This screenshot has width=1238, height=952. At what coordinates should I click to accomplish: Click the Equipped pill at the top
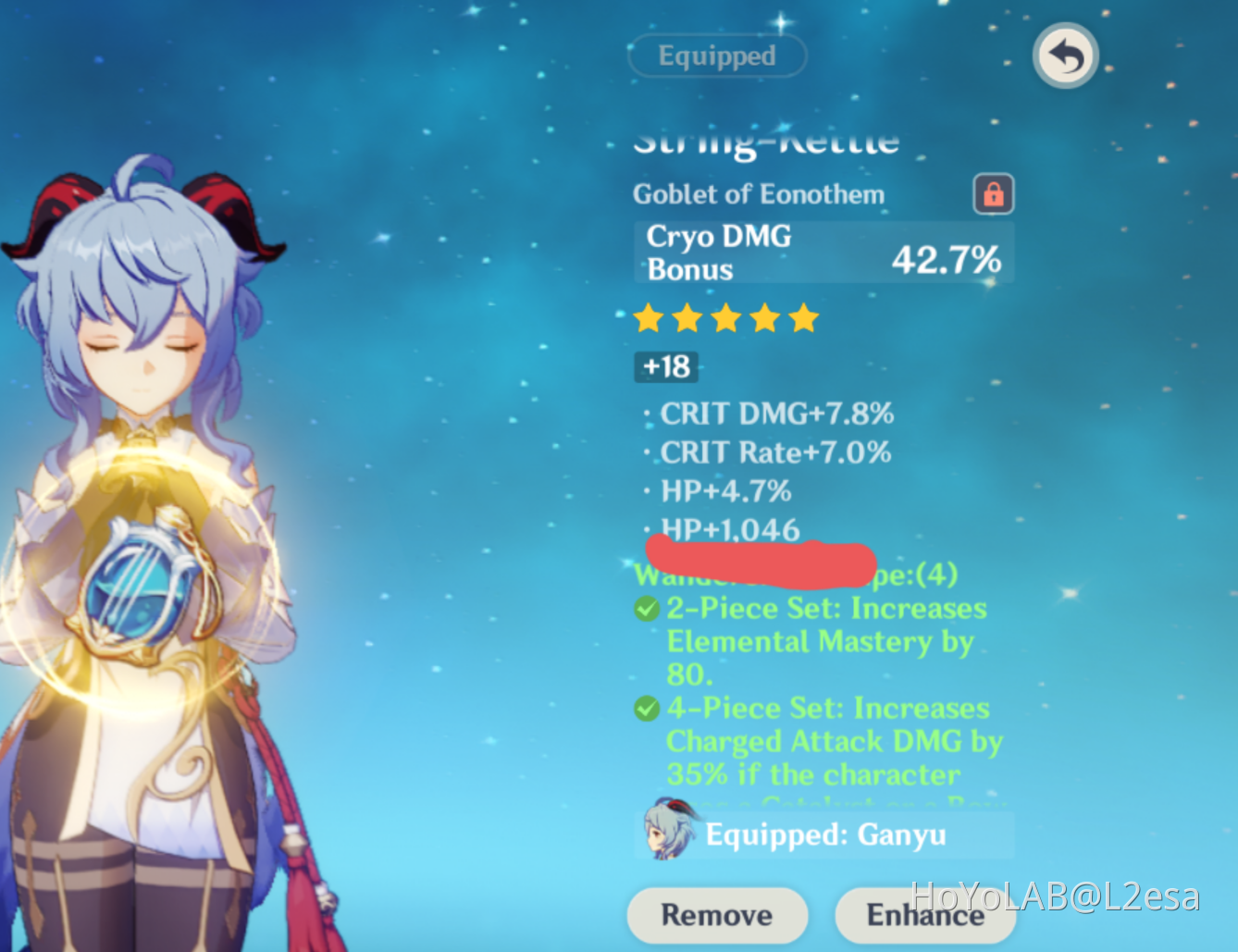717,56
